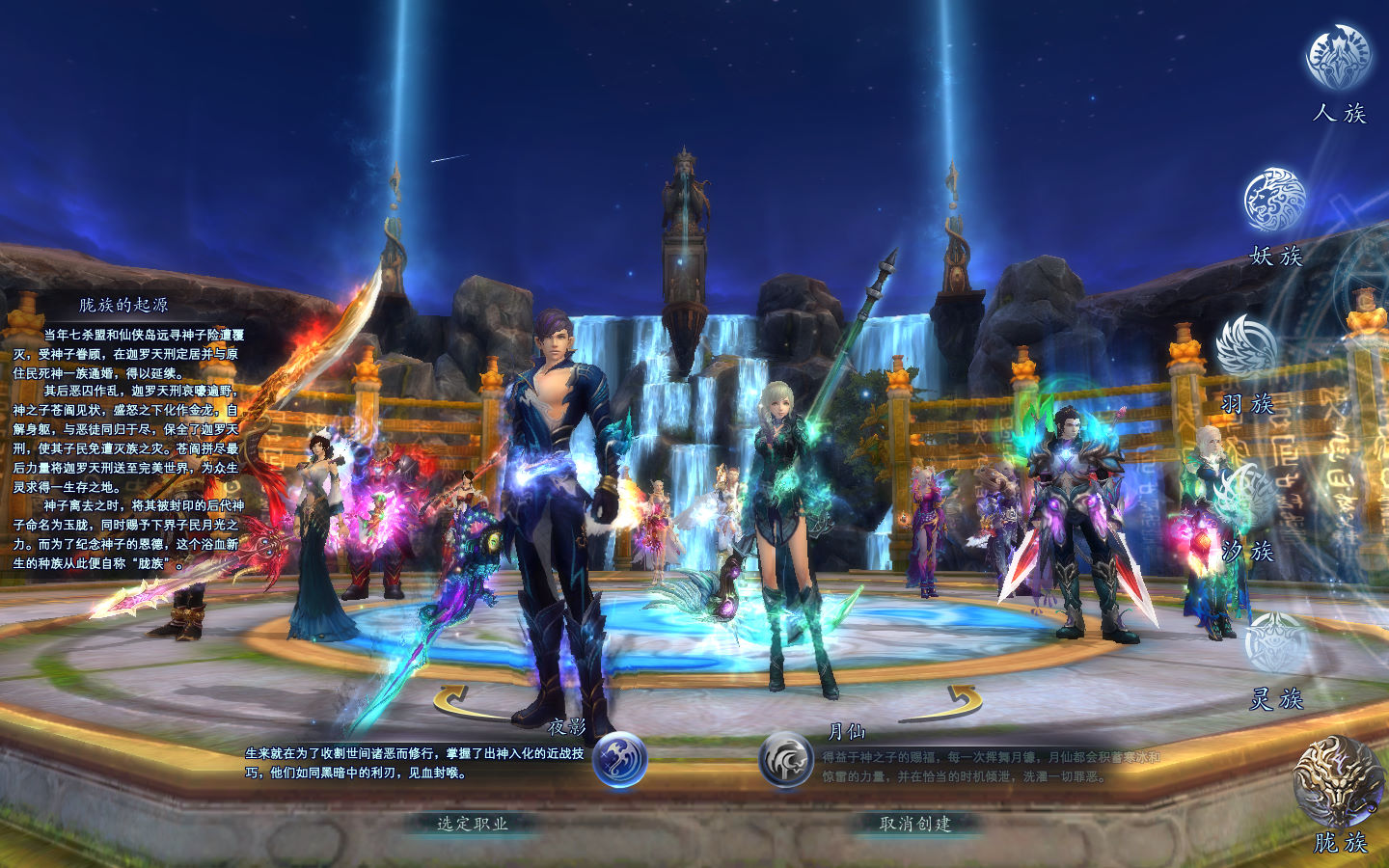Choose the 胧族 golden beast emblem

1339,781
